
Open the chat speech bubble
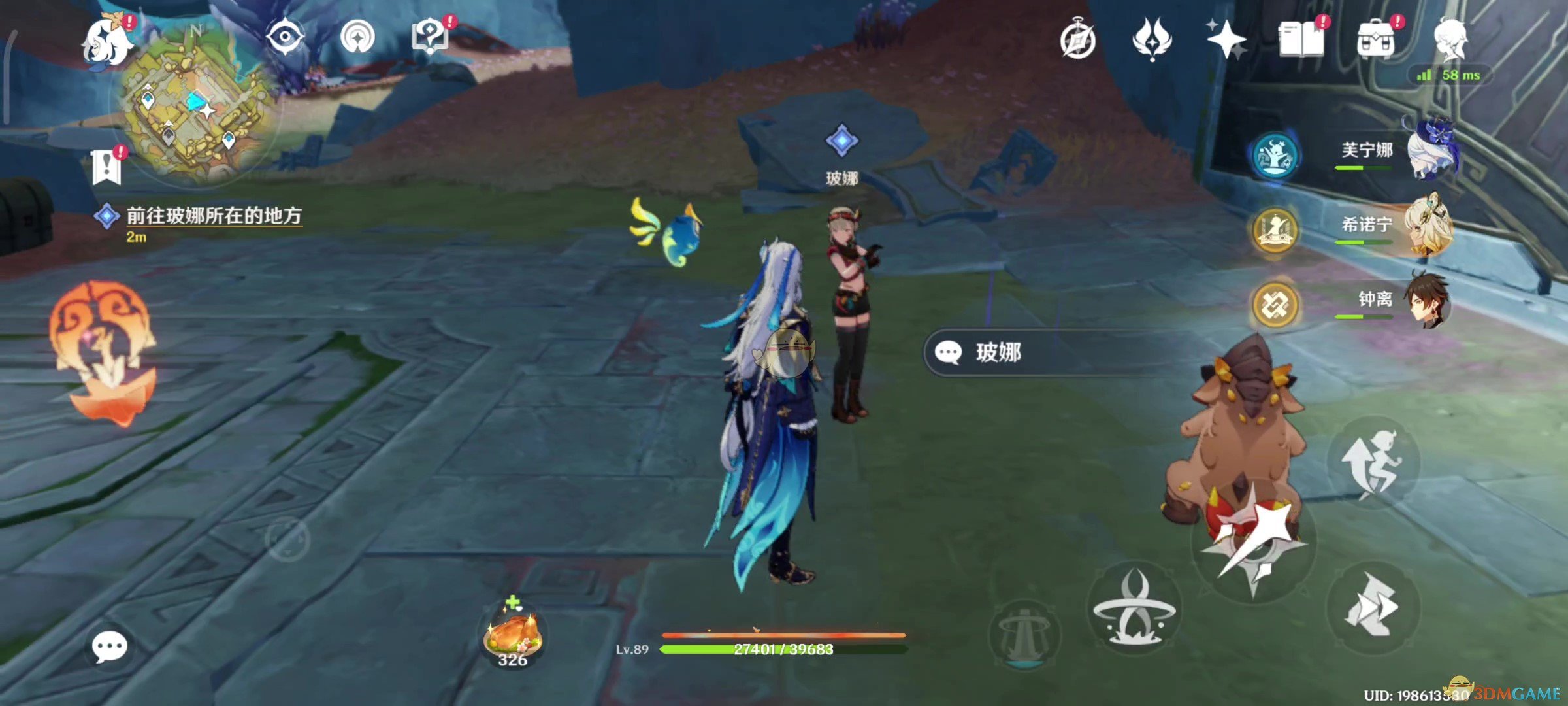[x=109, y=647]
